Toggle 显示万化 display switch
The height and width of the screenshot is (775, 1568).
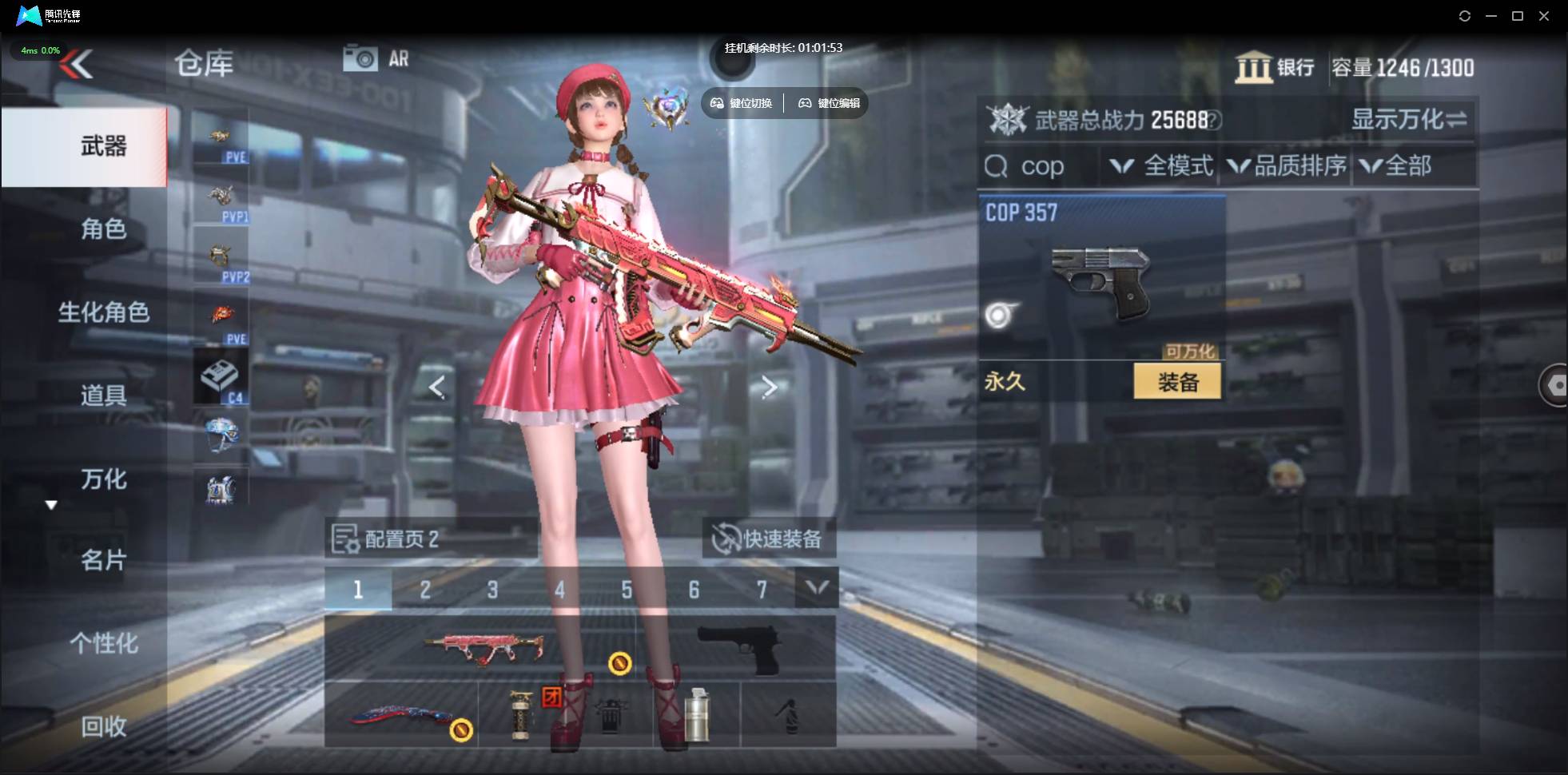coord(1408,120)
